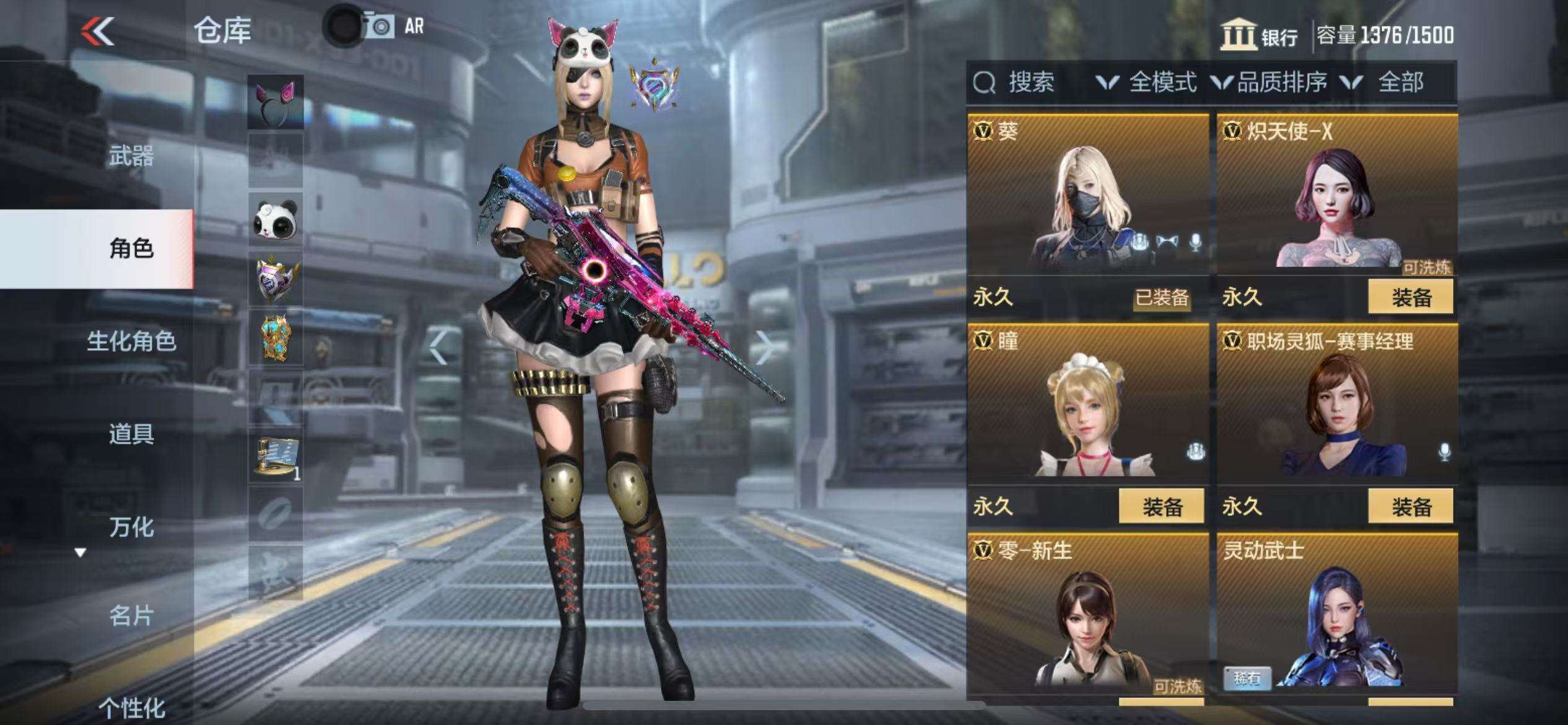
Task: Equip 职场灵狐-赛事经理 character
Action: tap(1410, 507)
